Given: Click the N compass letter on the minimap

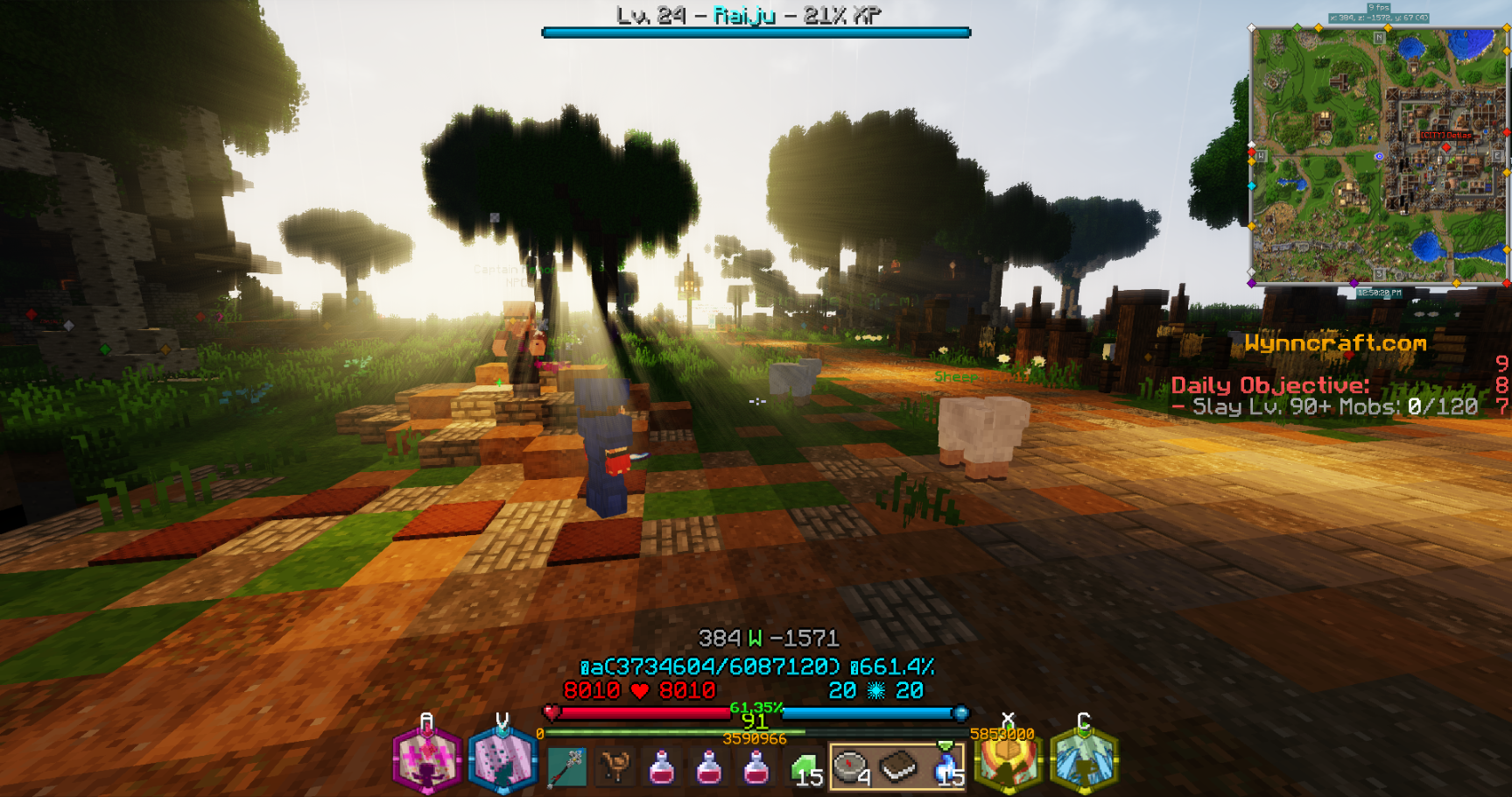Looking at the screenshot, I should pos(1378,38).
